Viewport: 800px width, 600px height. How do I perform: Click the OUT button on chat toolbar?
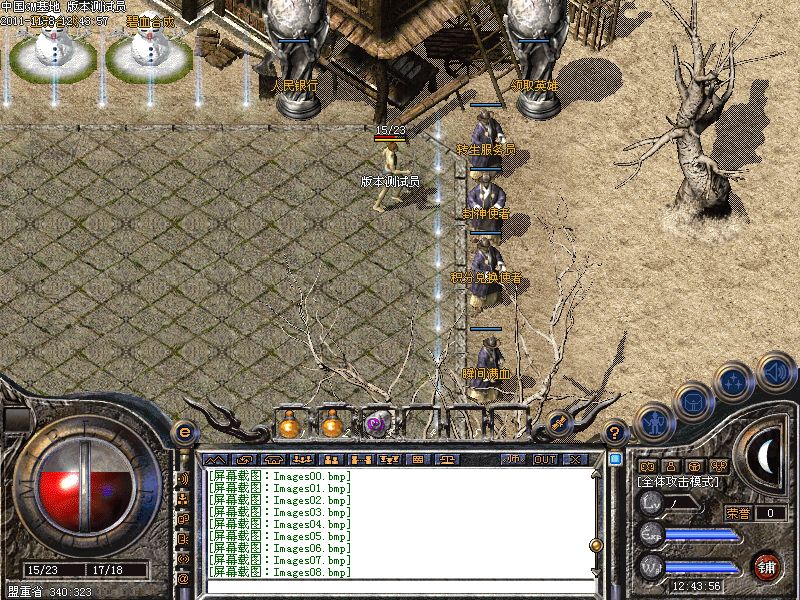[x=545, y=459]
